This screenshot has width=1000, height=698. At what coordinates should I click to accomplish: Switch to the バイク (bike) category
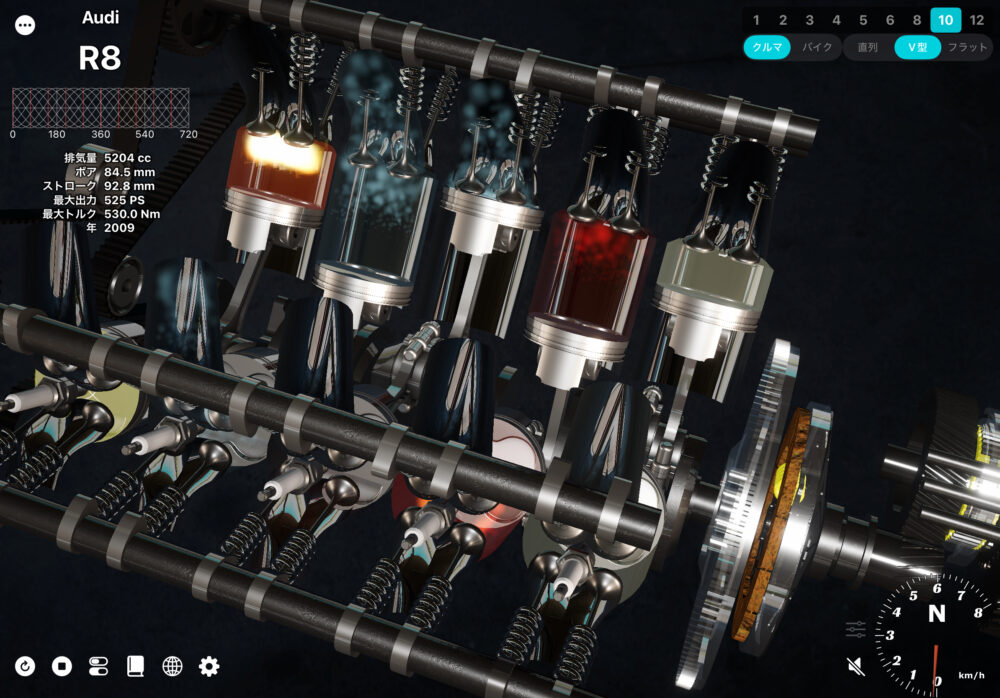817,48
